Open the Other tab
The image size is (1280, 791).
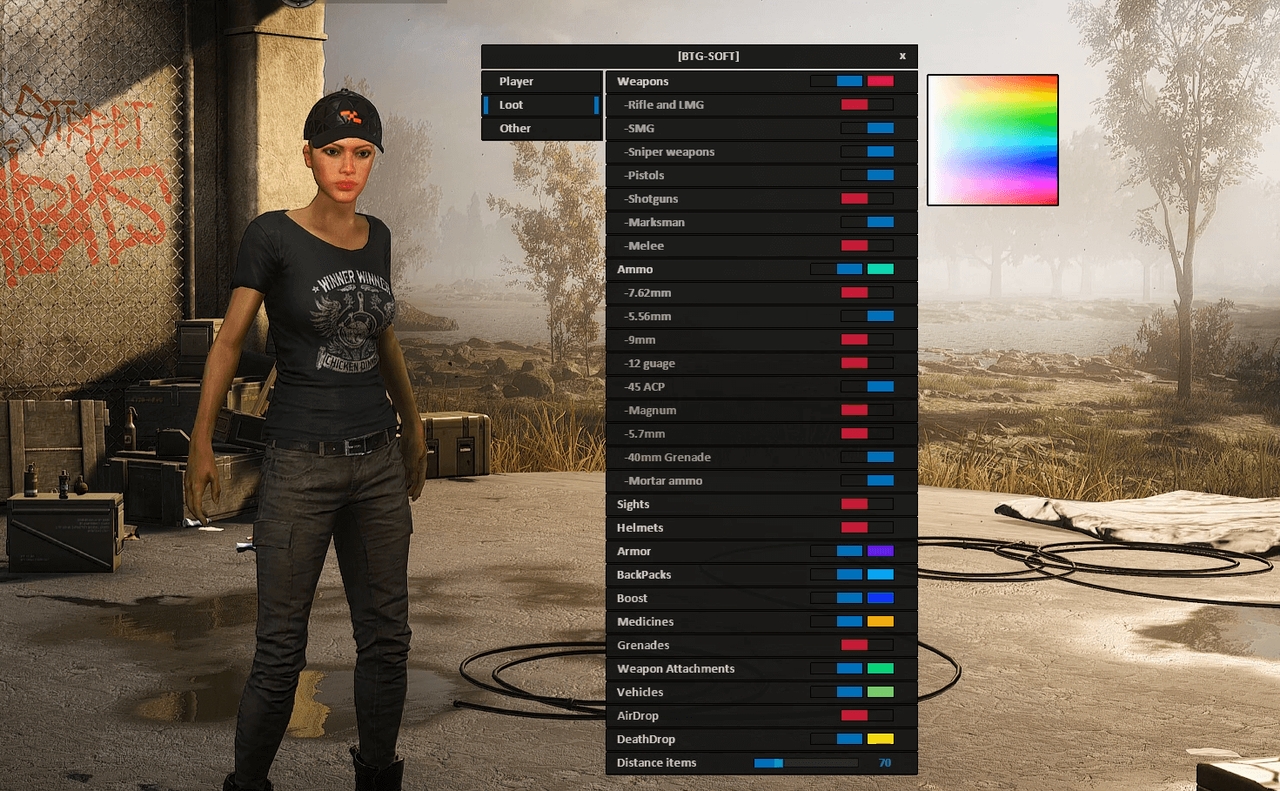pyautogui.click(x=541, y=128)
